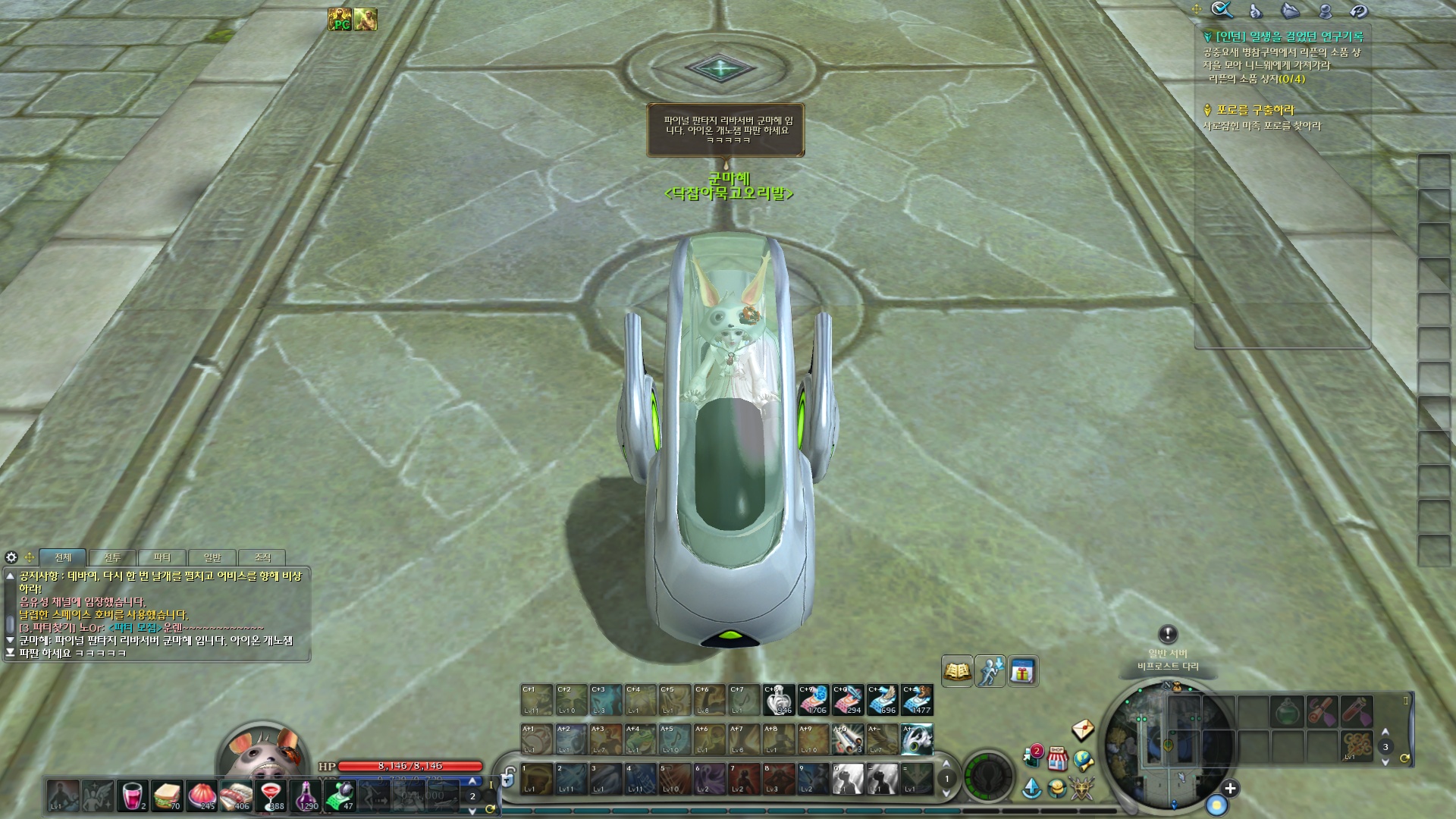The image size is (1456, 819).
Task: Open the globe and scroll map icon
Action: tap(1084, 760)
